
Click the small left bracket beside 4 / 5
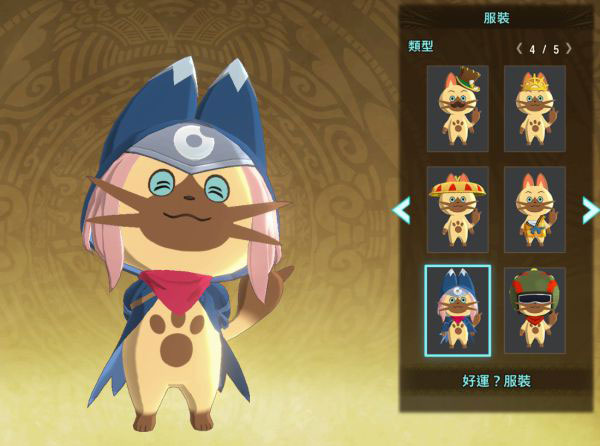pos(519,48)
